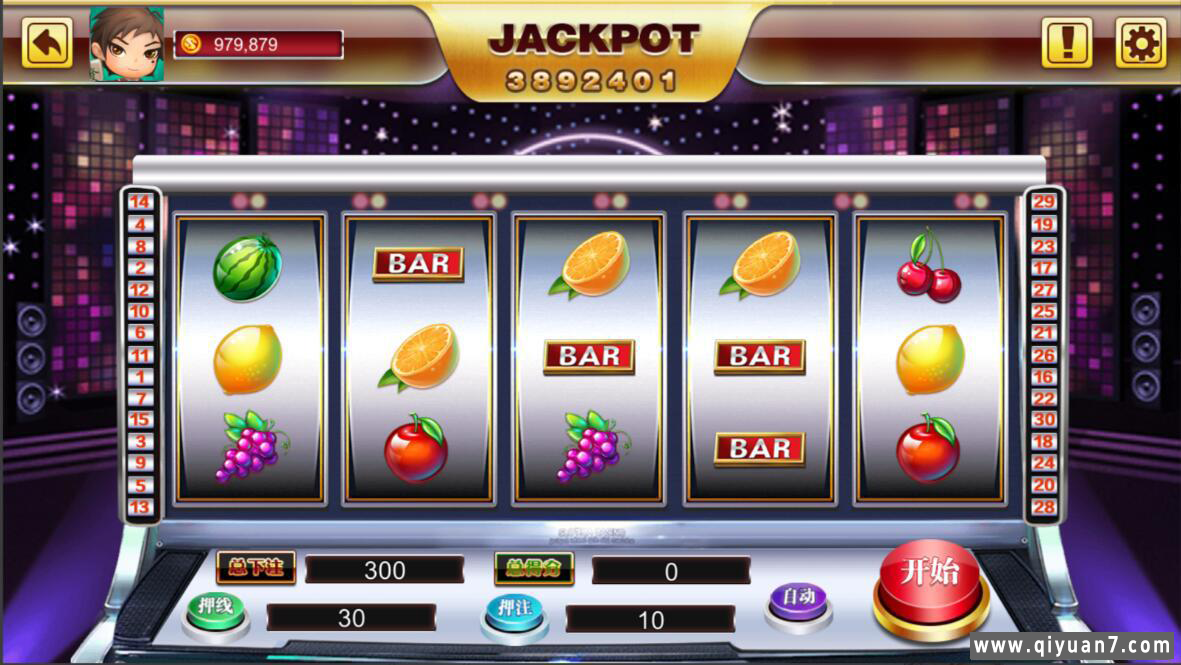Go back using the yellow arrow button
1181x665 pixels.
tap(47, 43)
